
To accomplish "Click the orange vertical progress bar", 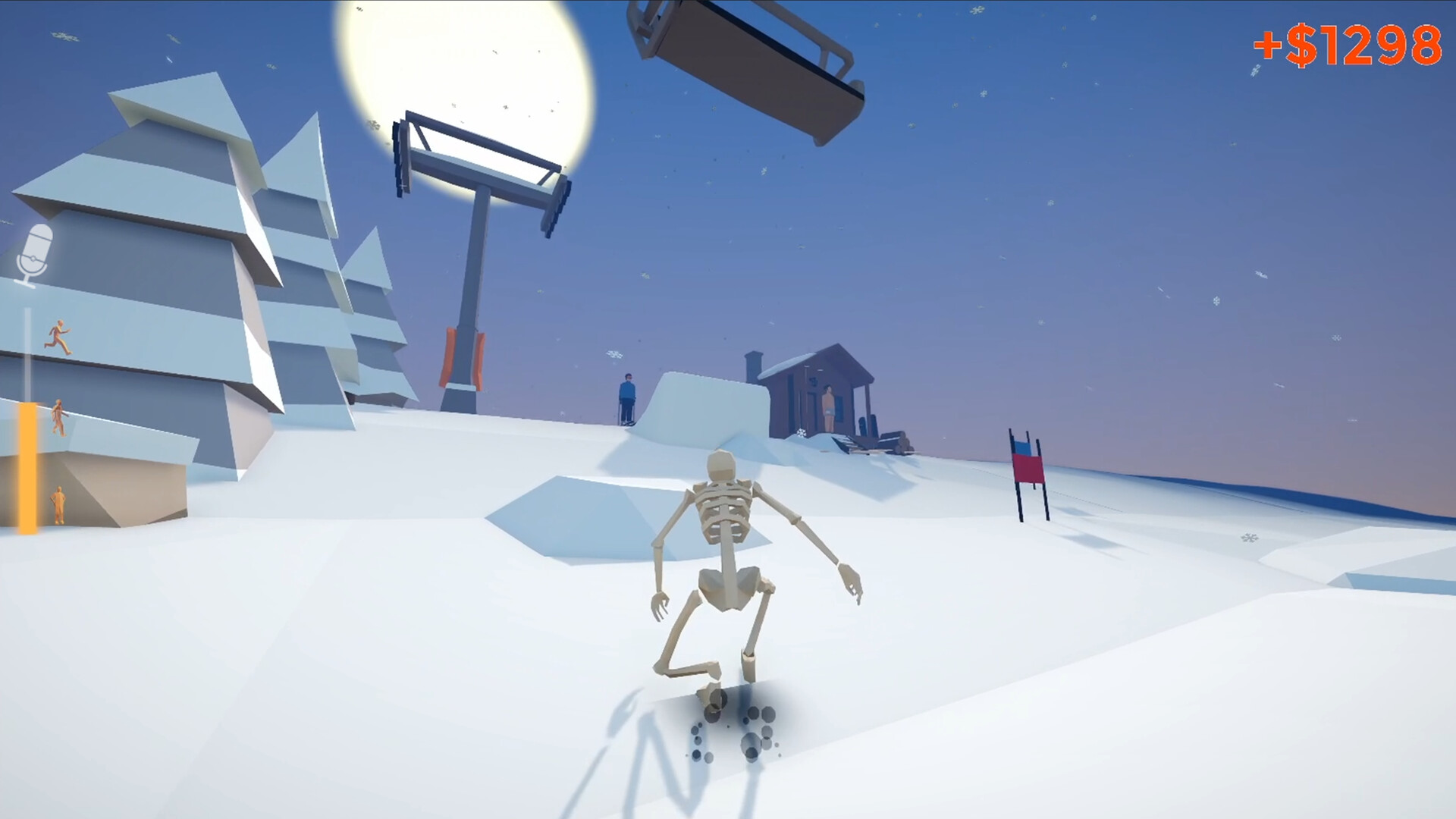I will (x=27, y=466).
